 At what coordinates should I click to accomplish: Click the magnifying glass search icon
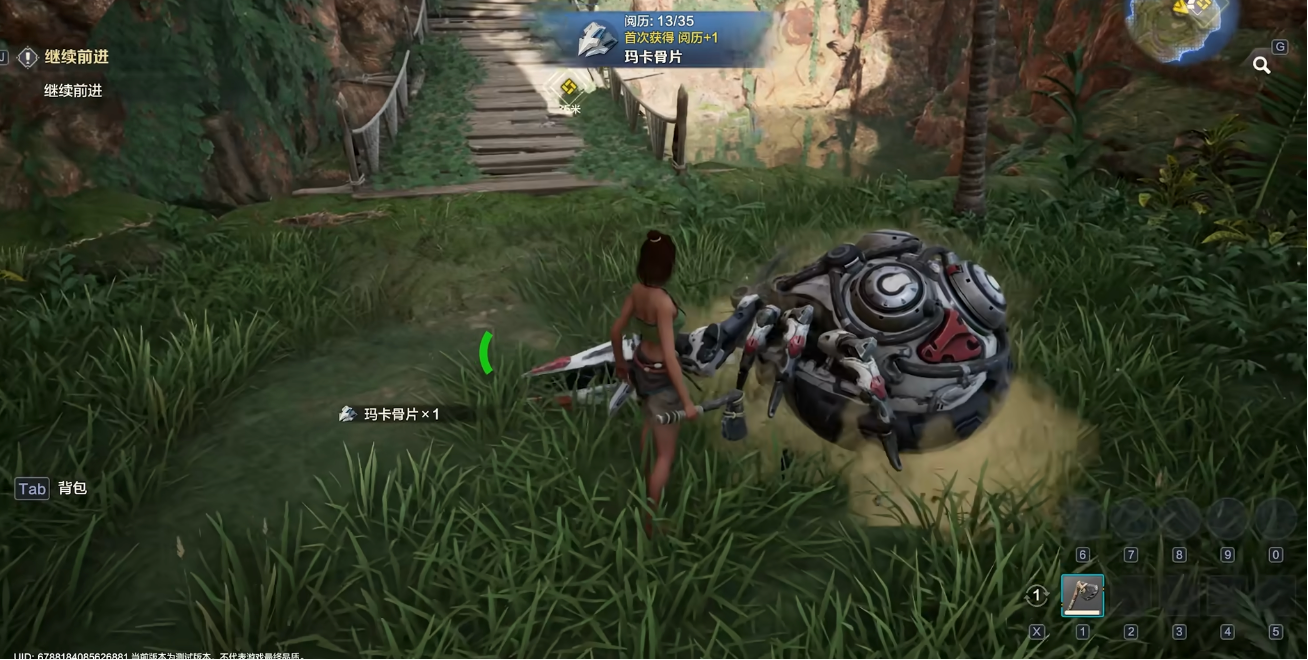click(x=1262, y=66)
